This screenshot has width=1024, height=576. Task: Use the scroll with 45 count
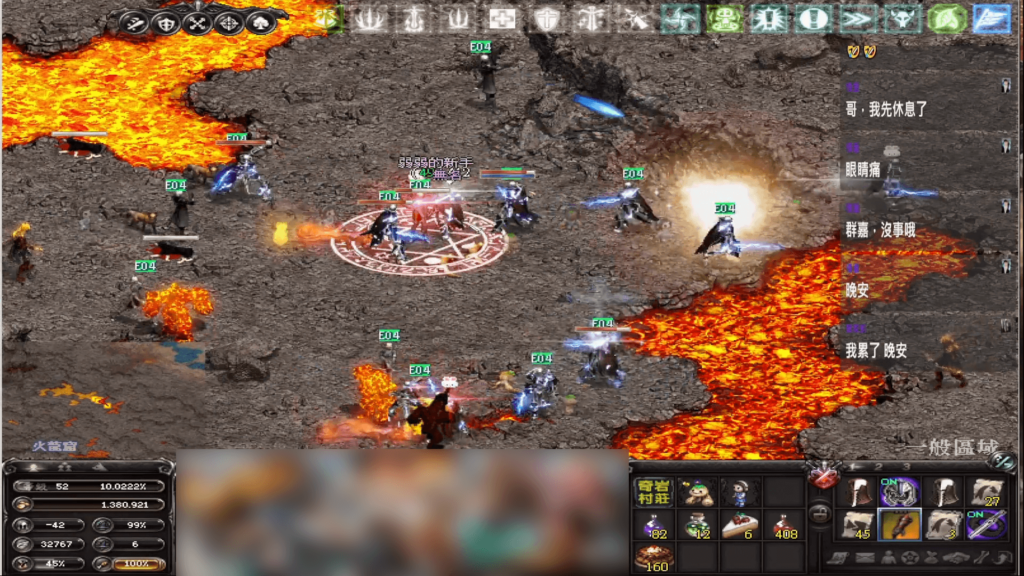(x=855, y=525)
